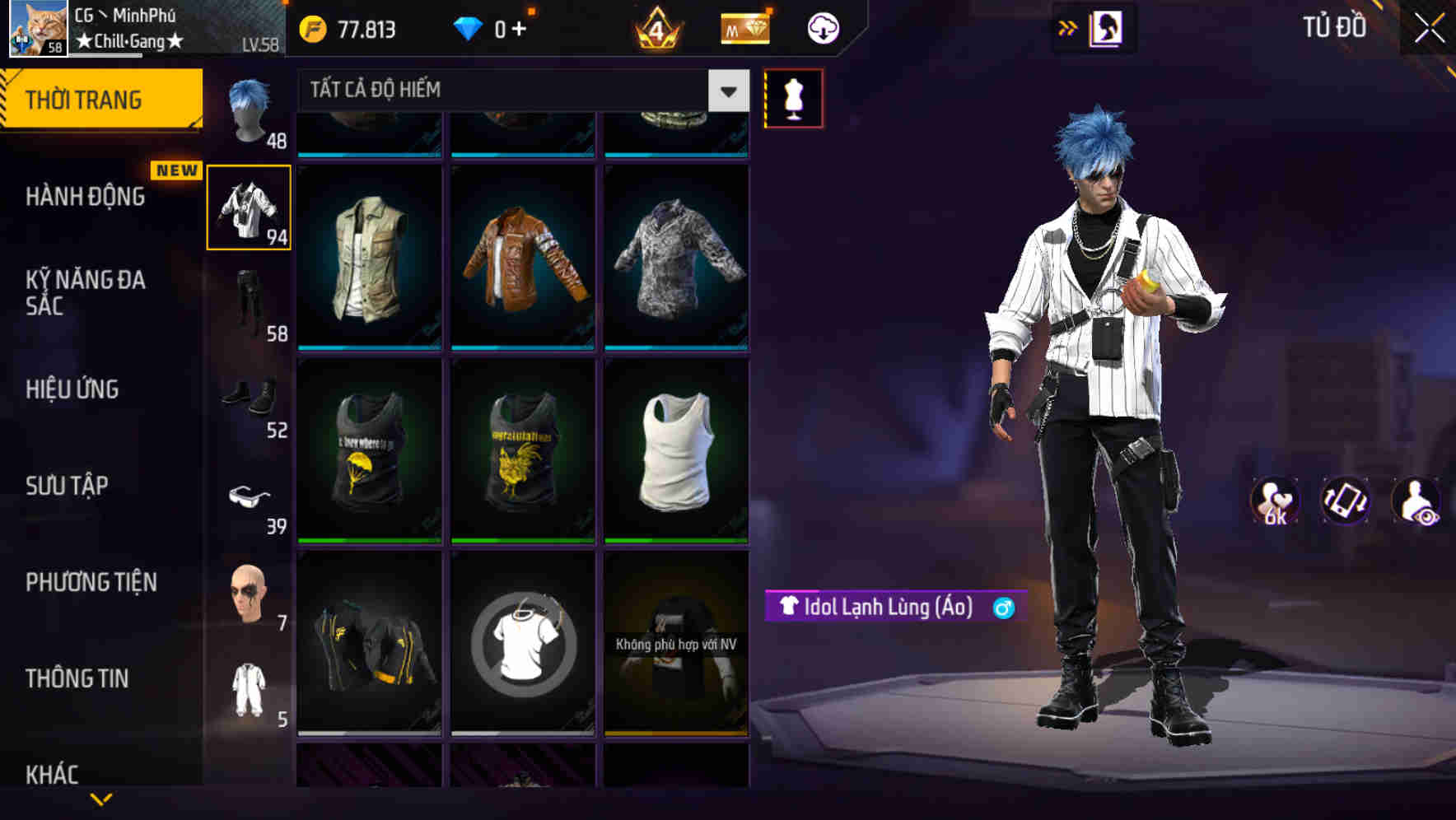The height and width of the screenshot is (820, 1456).
Task: Open the mannequin outfit preview
Action: [793, 97]
